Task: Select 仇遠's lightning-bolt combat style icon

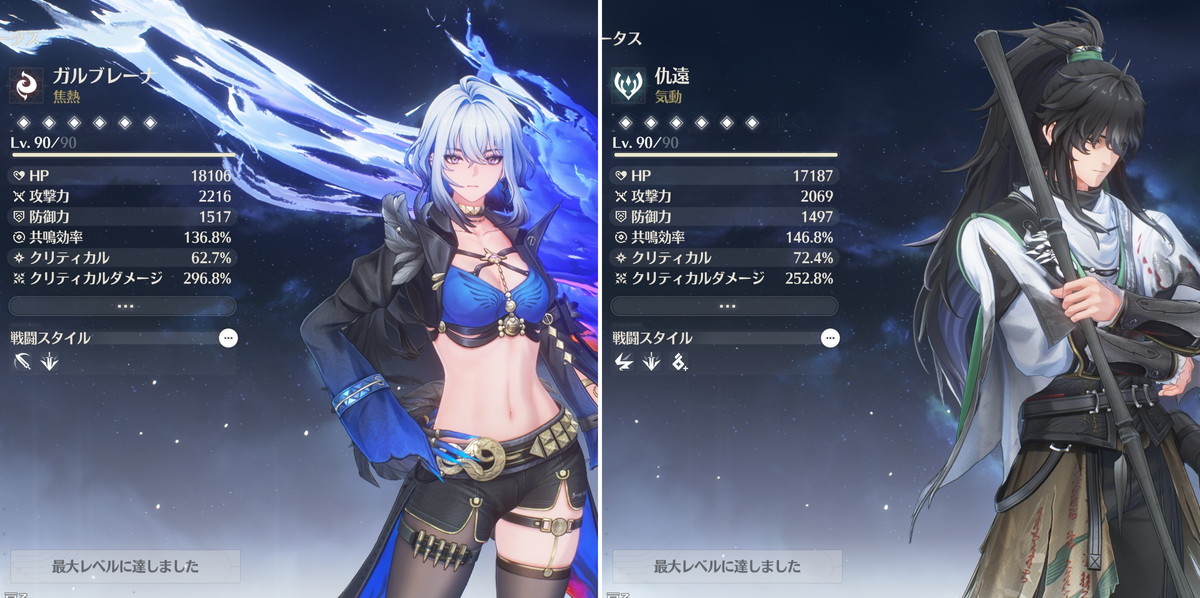Action: click(x=624, y=362)
